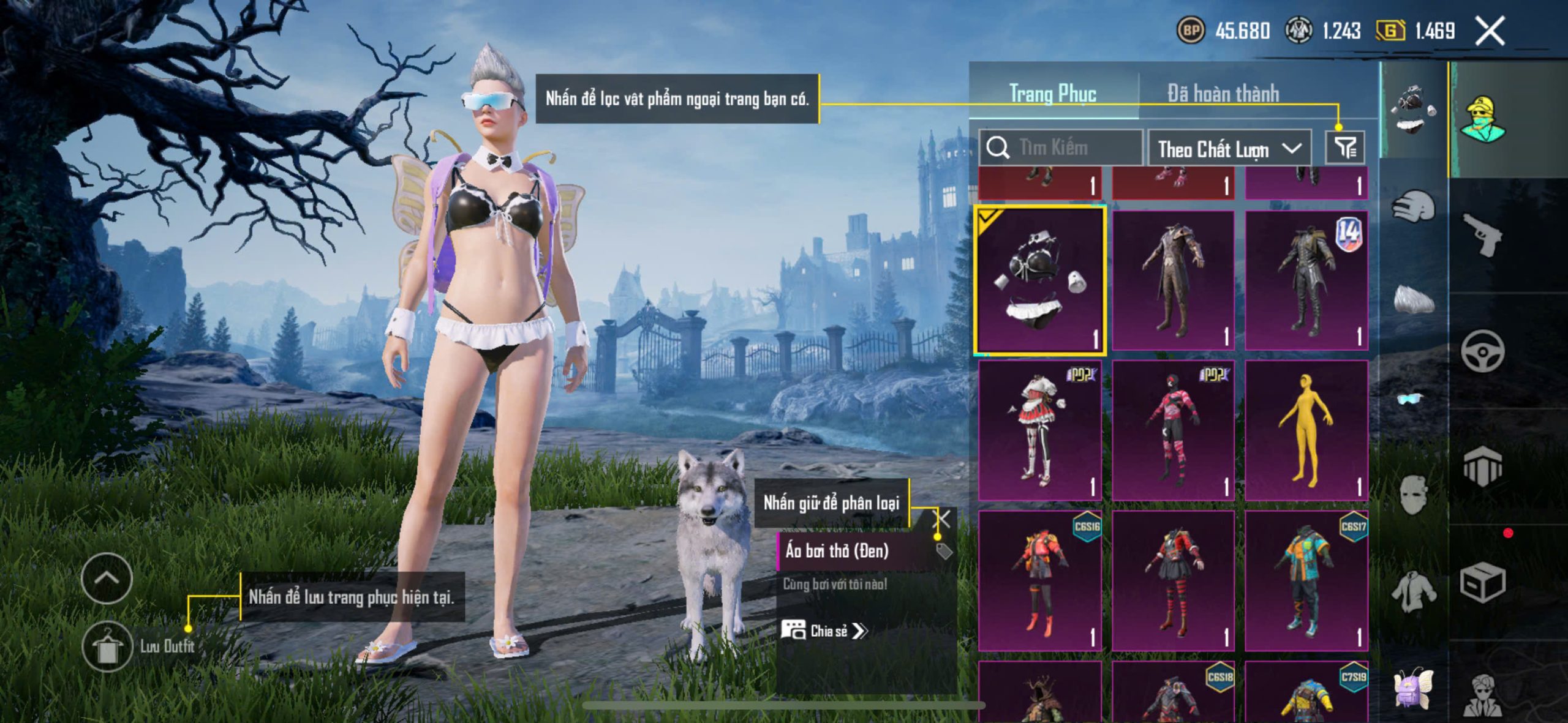Expand the up-arrow circle button

[107, 578]
